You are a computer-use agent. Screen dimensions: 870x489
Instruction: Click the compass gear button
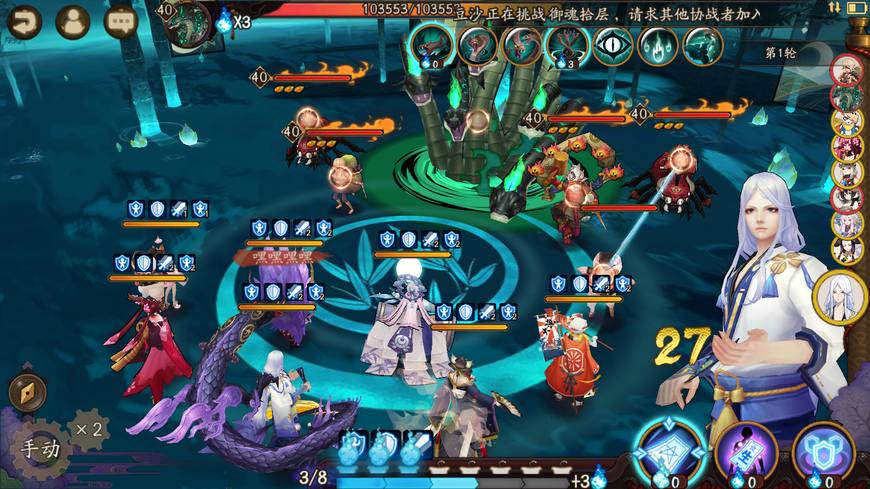coord(27,392)
